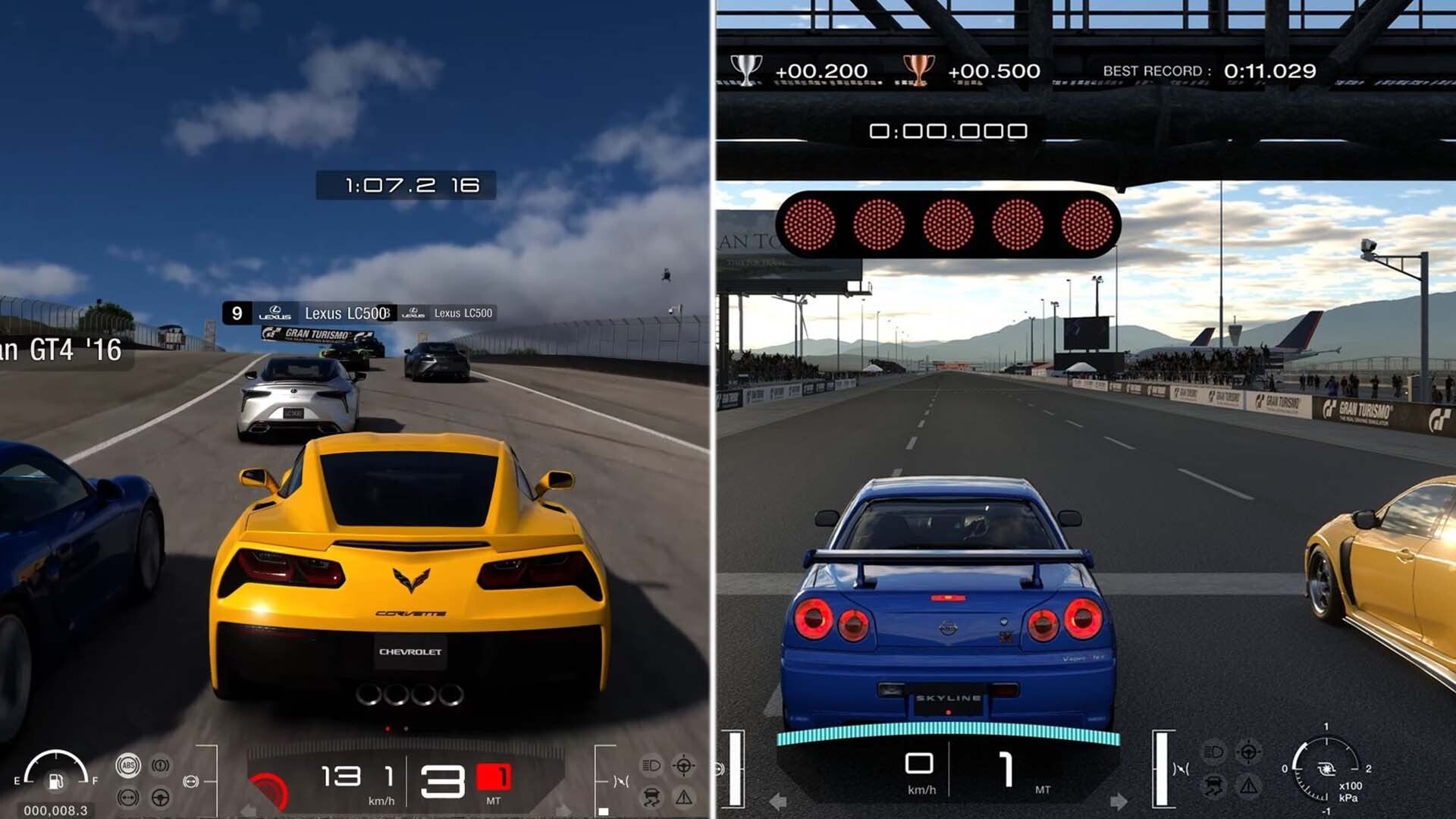Image resolution: width=1456 pixels, height=819 pixels.
Task: Click the handbrake warning icon
Action: 160,765
